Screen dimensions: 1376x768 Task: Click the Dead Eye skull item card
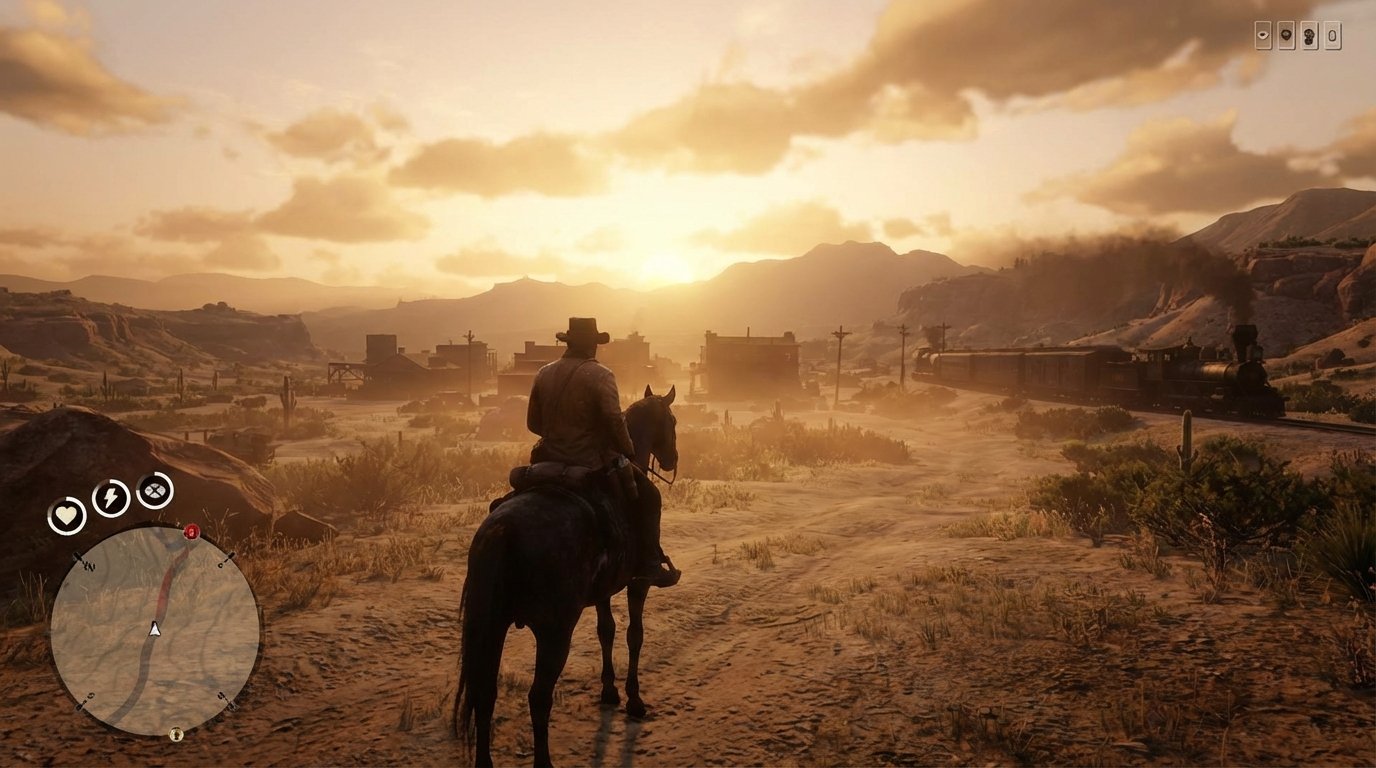[x=1310, y=35]
